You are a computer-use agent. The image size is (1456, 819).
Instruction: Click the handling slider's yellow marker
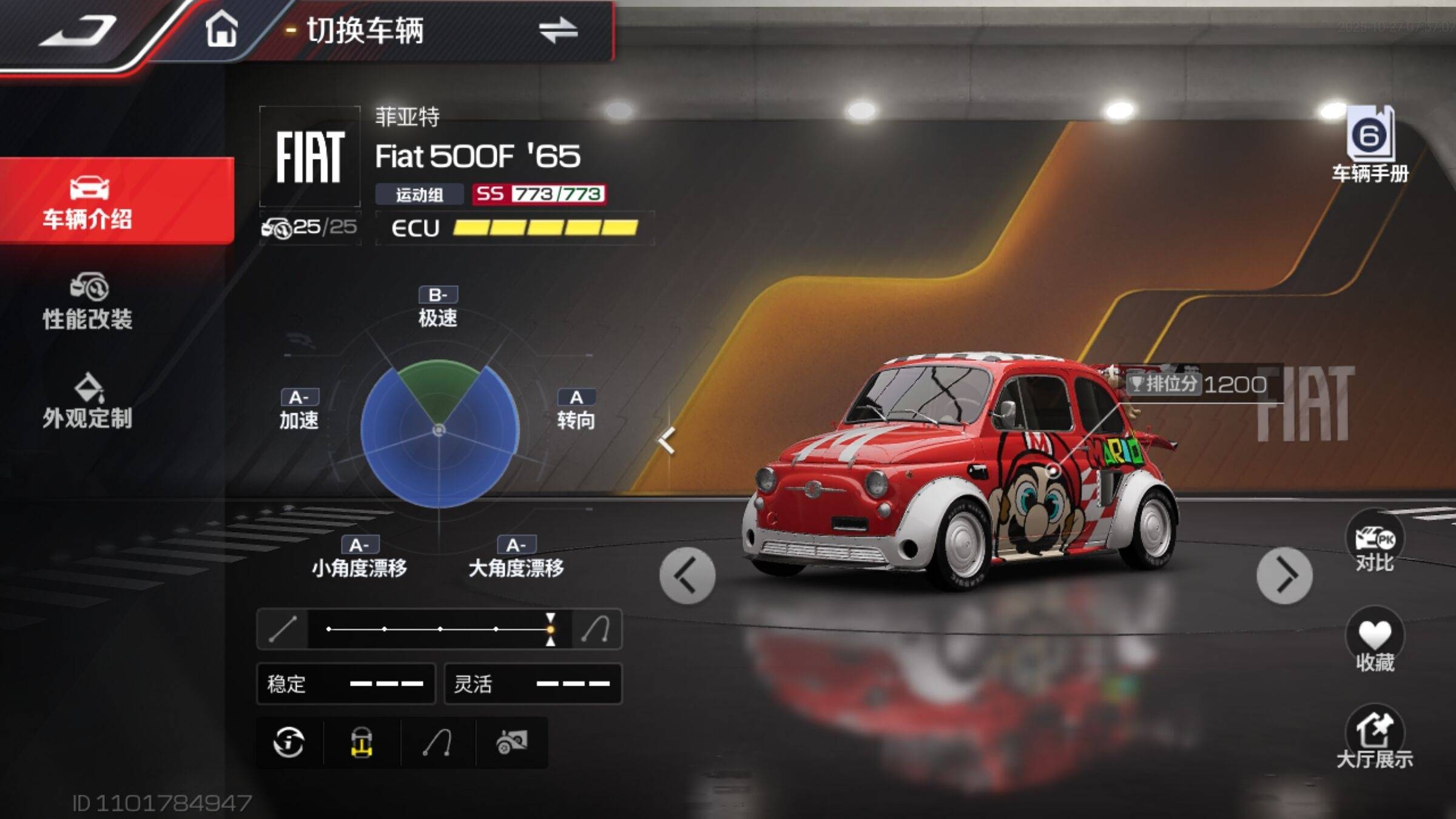(x=550, y=629)
